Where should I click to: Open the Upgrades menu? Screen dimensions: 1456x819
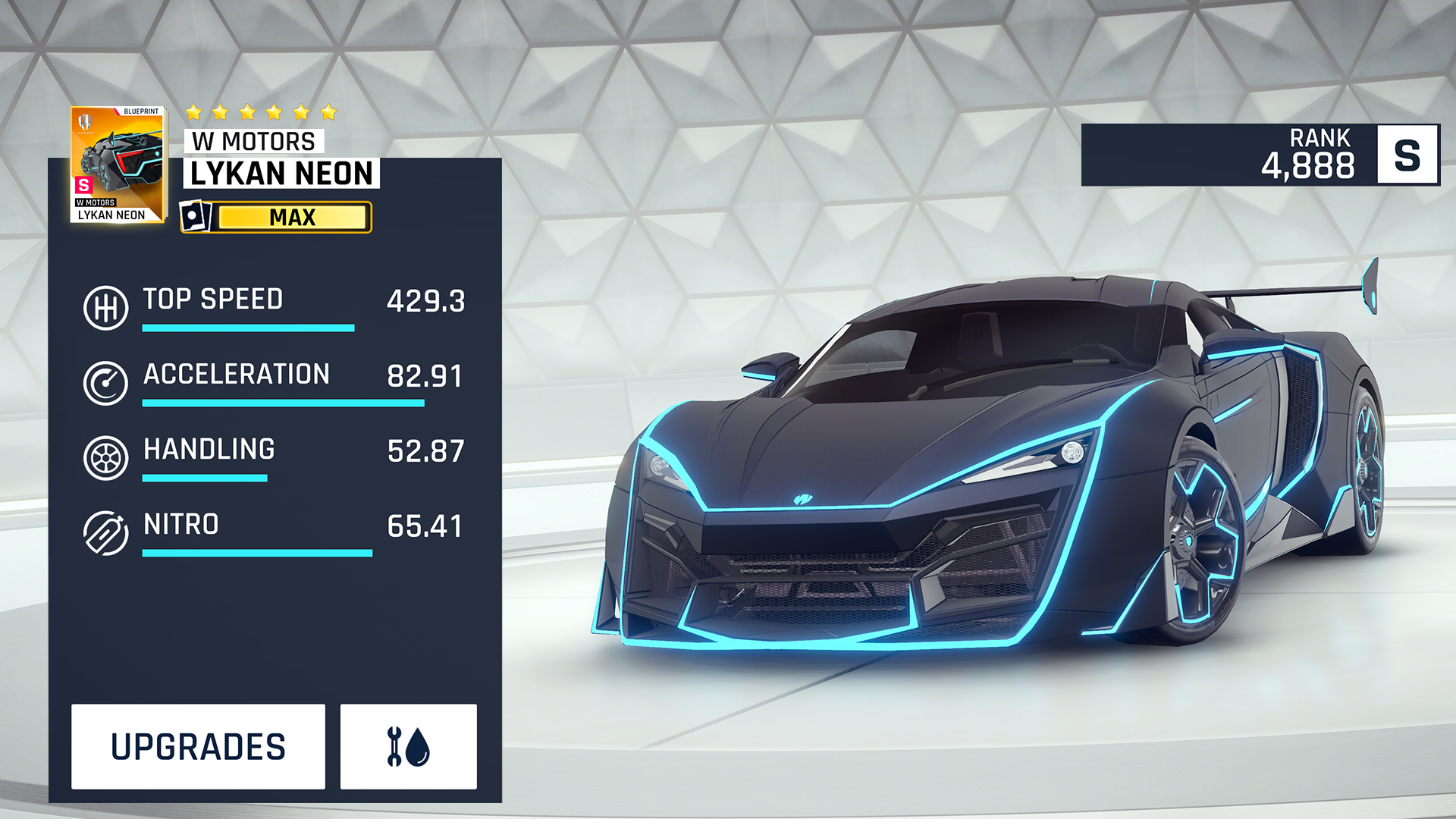click(x=198, y=747)
